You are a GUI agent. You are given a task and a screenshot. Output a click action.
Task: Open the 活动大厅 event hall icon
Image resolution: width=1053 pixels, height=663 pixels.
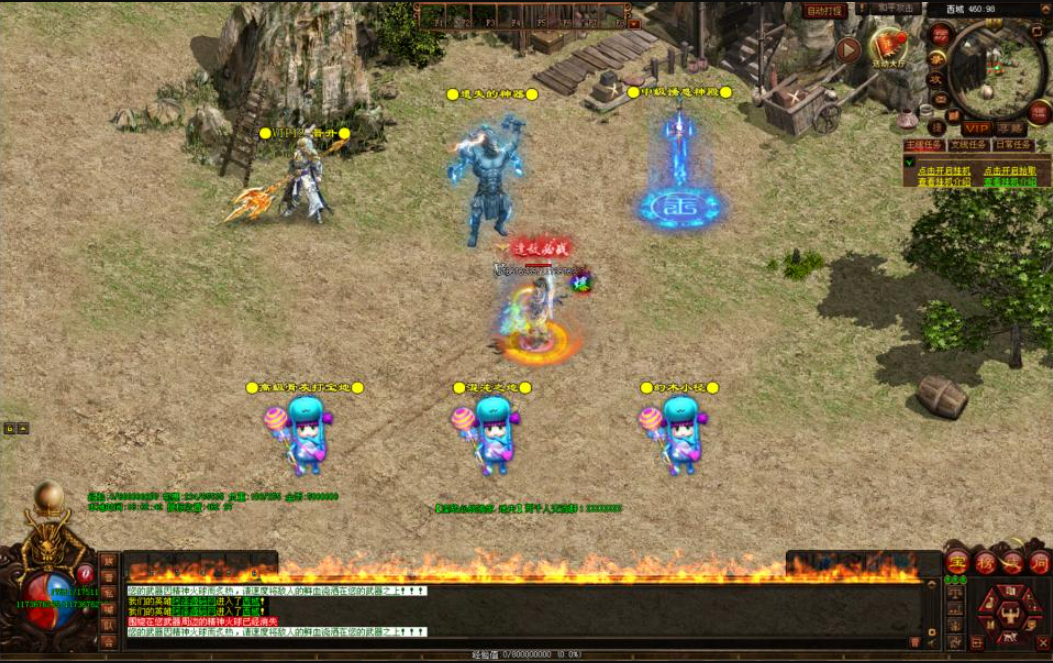(x=889, y=46)
